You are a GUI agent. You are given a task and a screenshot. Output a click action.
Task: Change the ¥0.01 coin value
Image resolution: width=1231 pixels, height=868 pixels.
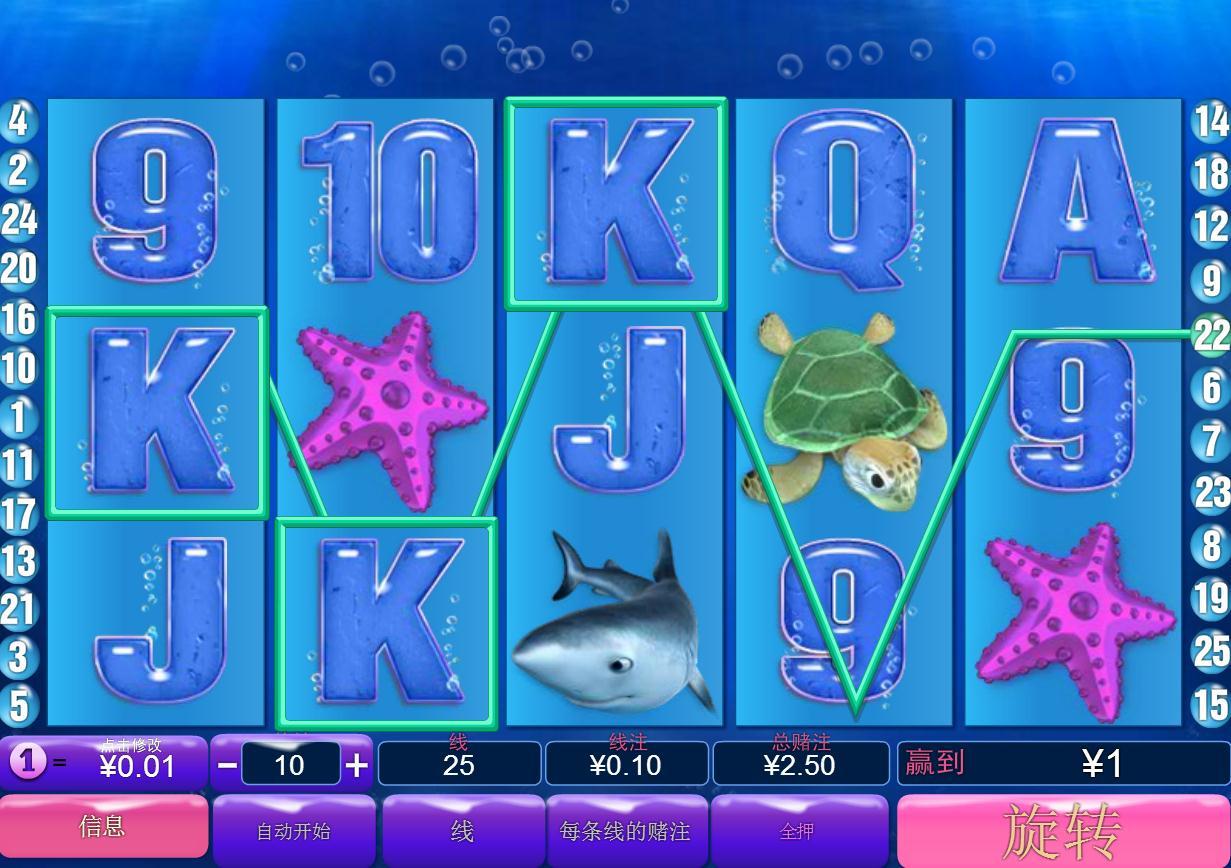pos(137,765)
